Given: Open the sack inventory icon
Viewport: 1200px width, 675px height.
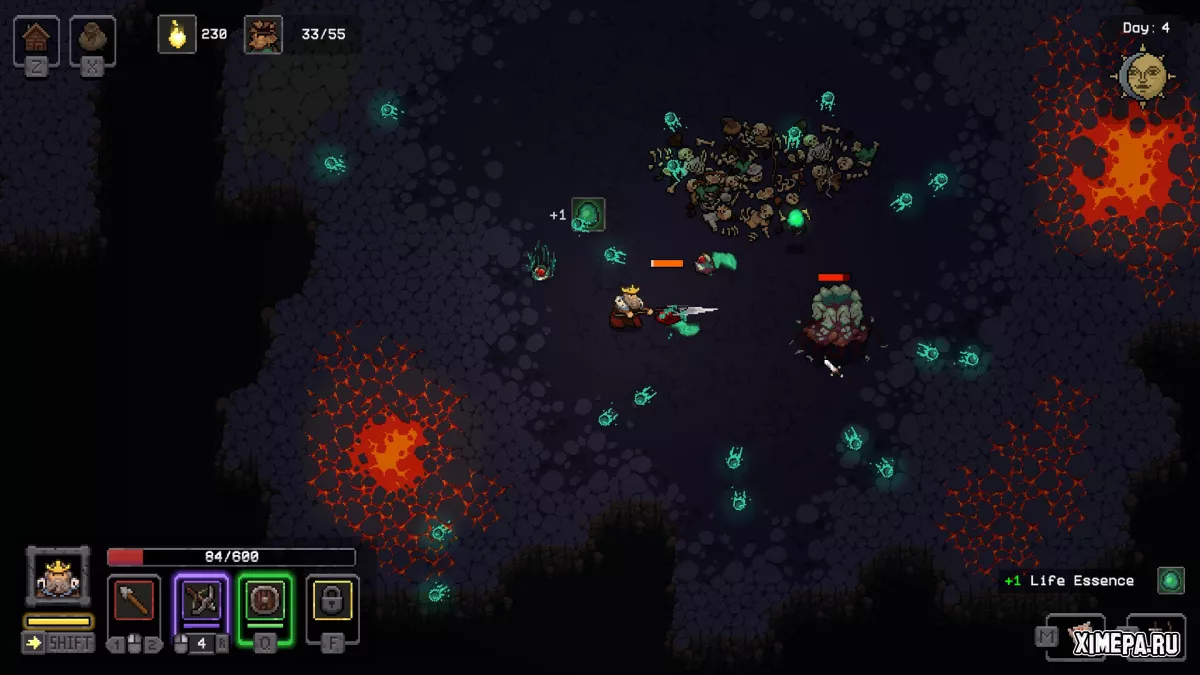Looking at the screenshot, I should (x=93, y=38).
